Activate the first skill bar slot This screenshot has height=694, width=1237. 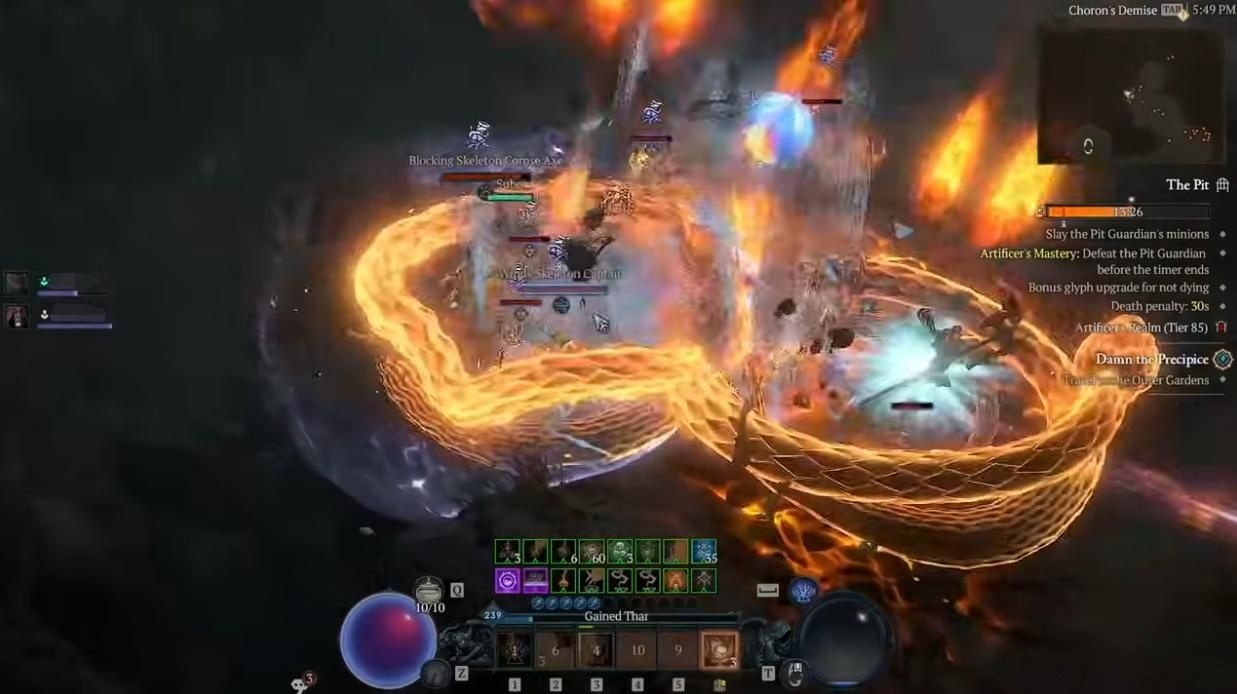(x=514, y=650)
